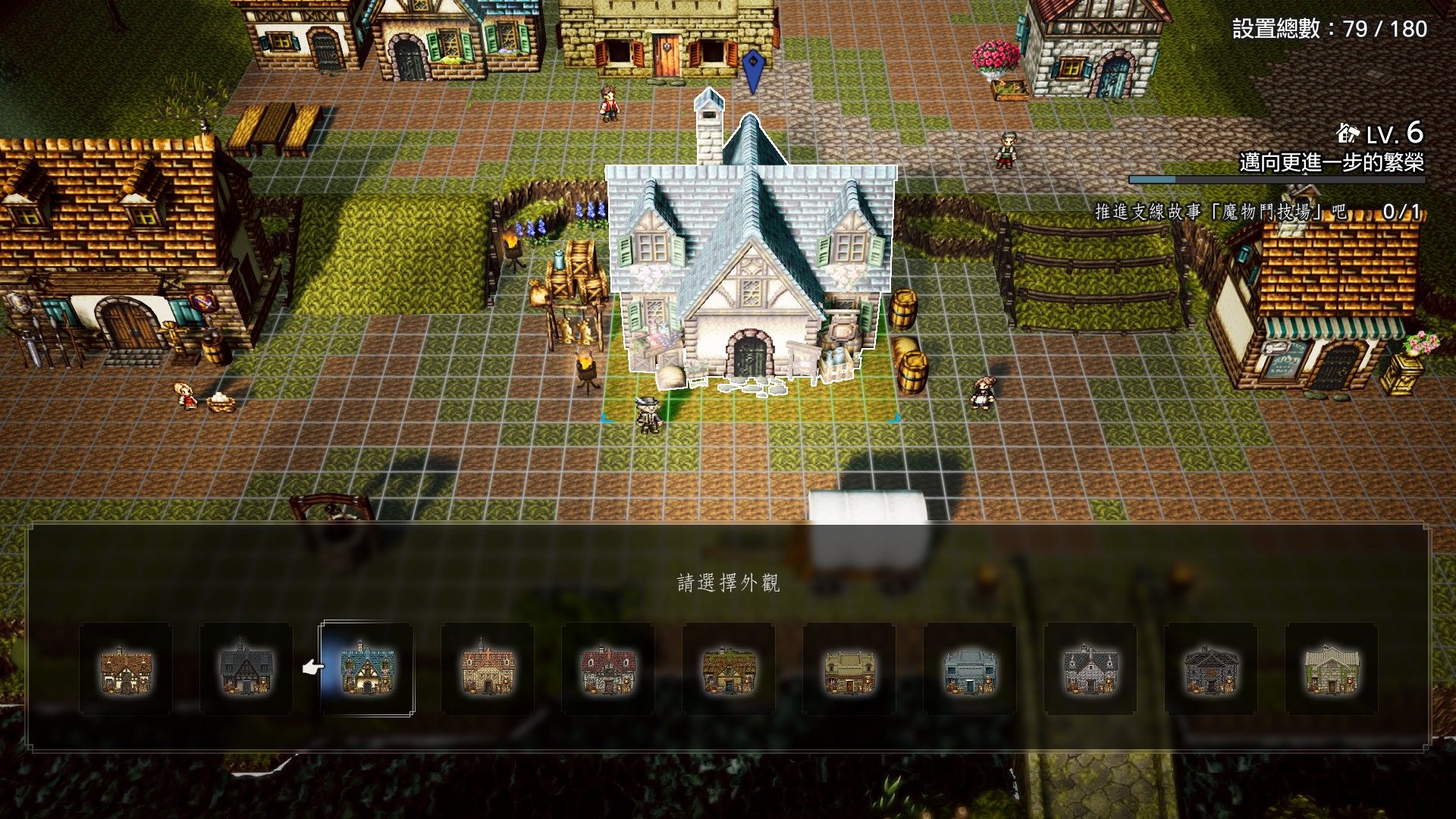Choose the dark slate-roof timber house style
Screen dimensions: 1456x819
(246, 669)
